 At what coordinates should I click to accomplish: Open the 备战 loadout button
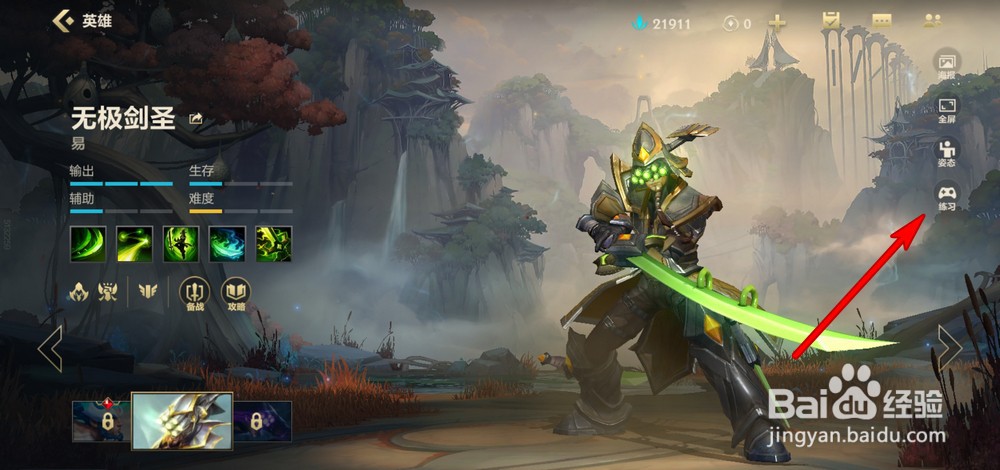(x=194, y=292)
